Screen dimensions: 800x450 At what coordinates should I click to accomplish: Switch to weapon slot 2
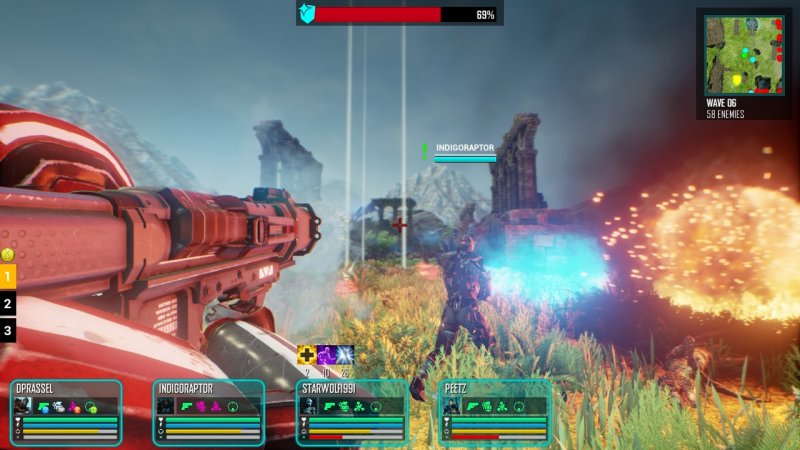click(8, 303)
